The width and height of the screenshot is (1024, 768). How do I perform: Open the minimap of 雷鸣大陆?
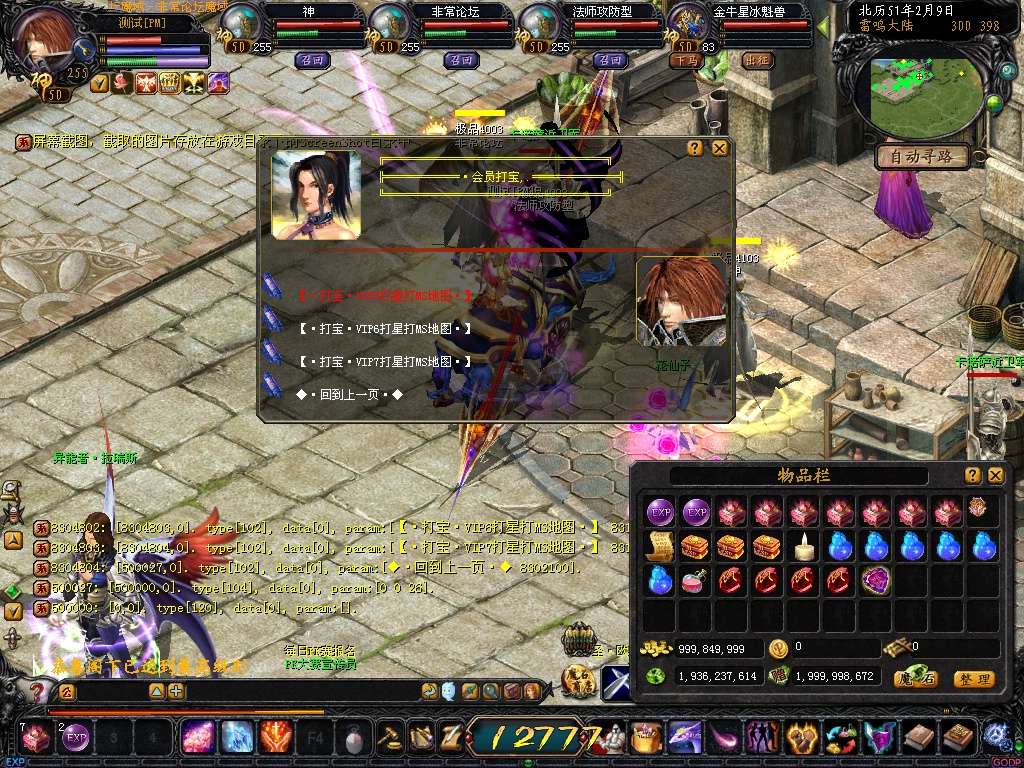click(x=925, y=95)
